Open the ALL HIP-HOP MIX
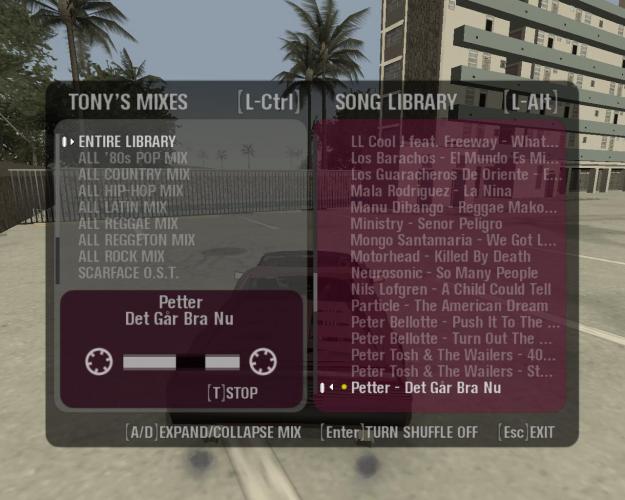This screenshot has height=500, width=625. (130, 190)
